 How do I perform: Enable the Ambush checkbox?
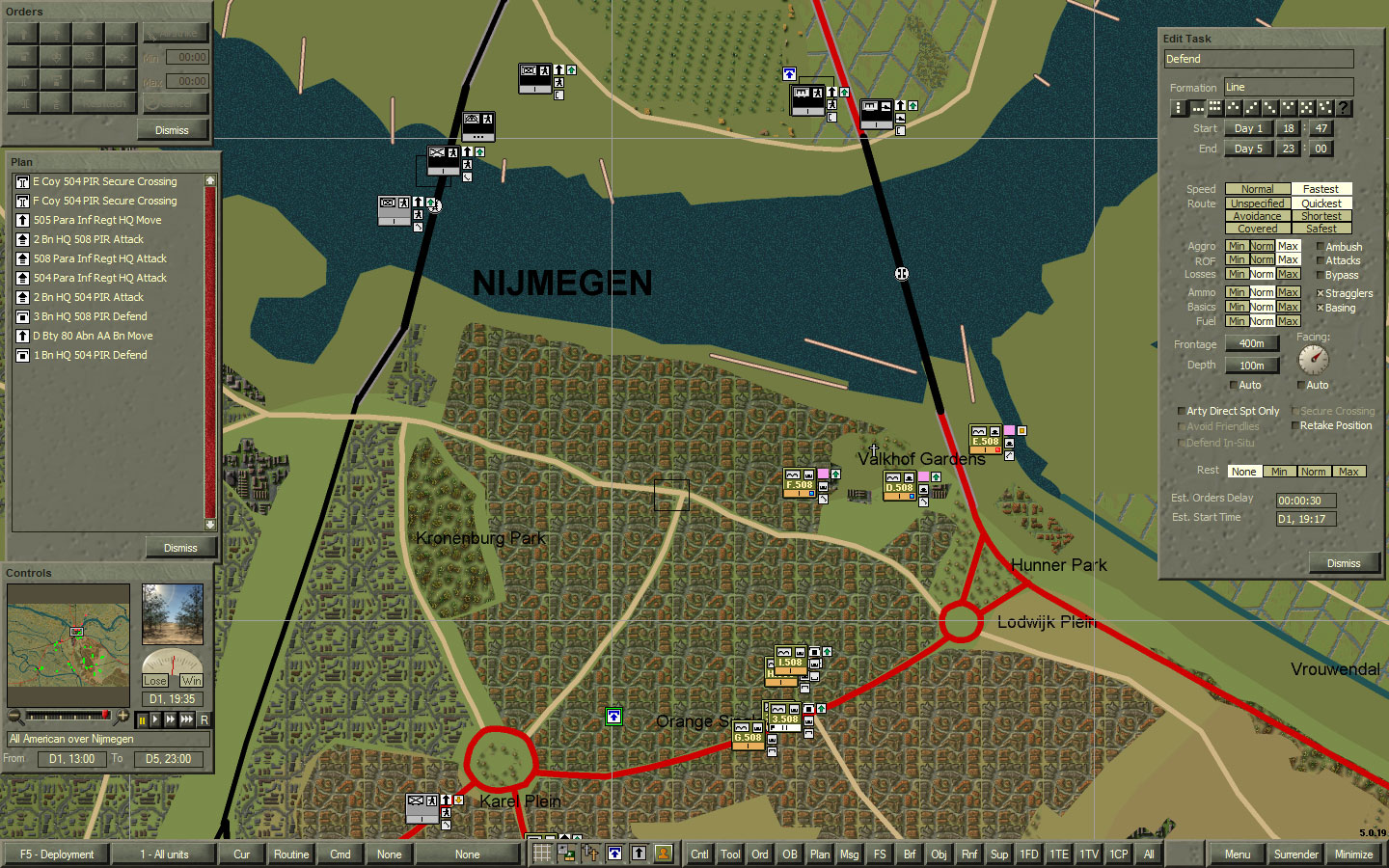1319,246
